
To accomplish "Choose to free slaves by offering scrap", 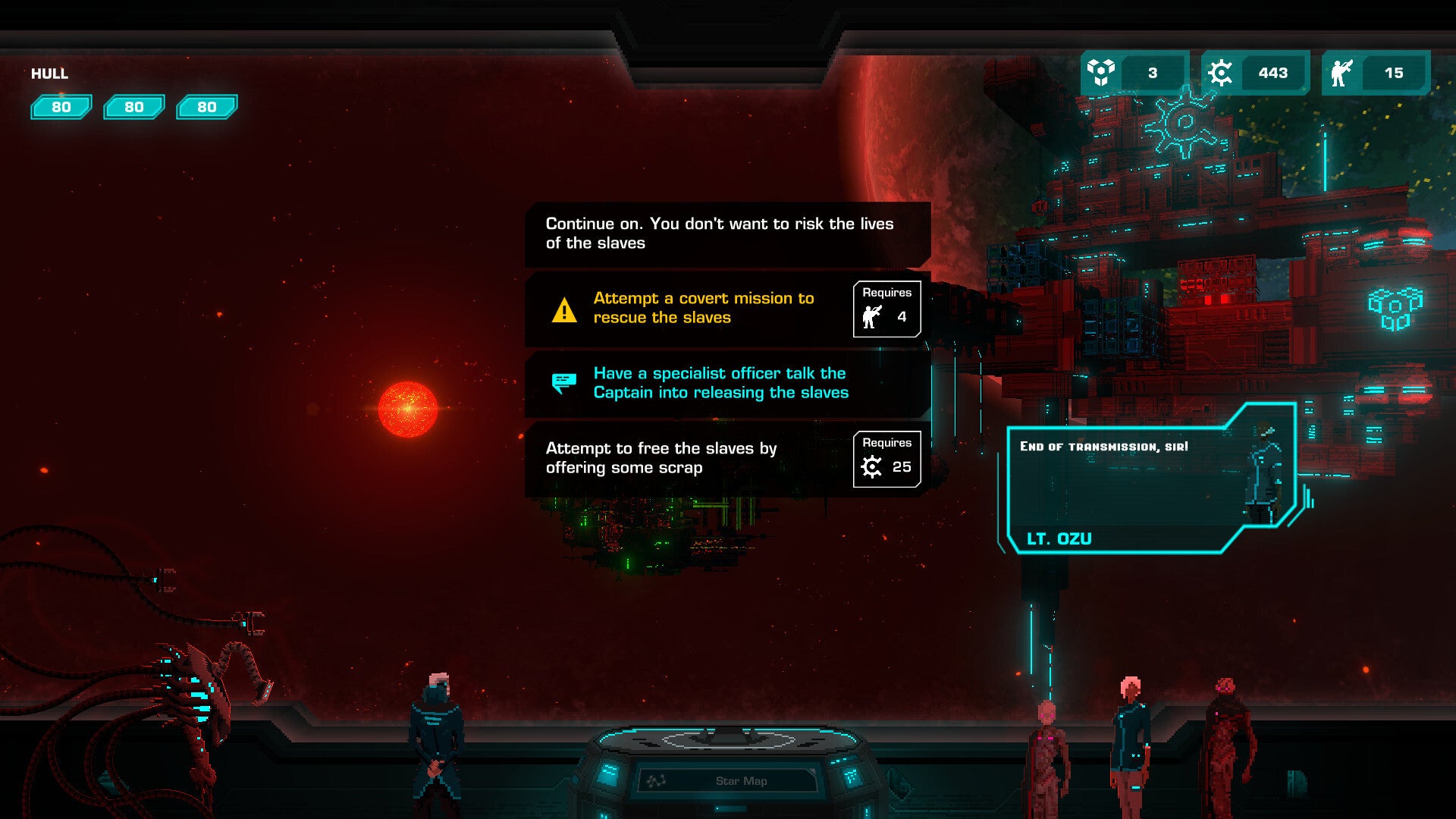I will click(x=682, y=458).
